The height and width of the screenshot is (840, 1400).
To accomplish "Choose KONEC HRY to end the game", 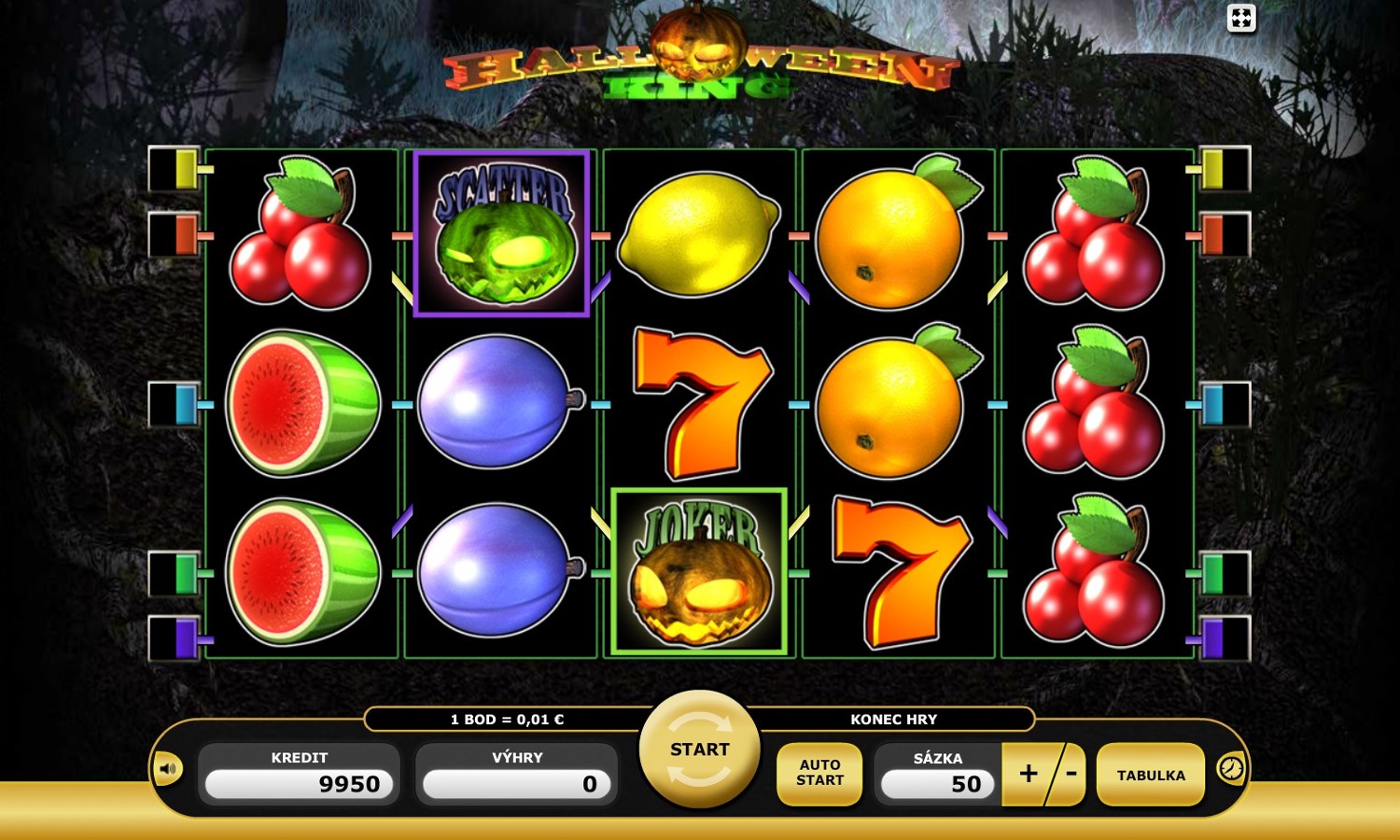I will click(893, 720).
